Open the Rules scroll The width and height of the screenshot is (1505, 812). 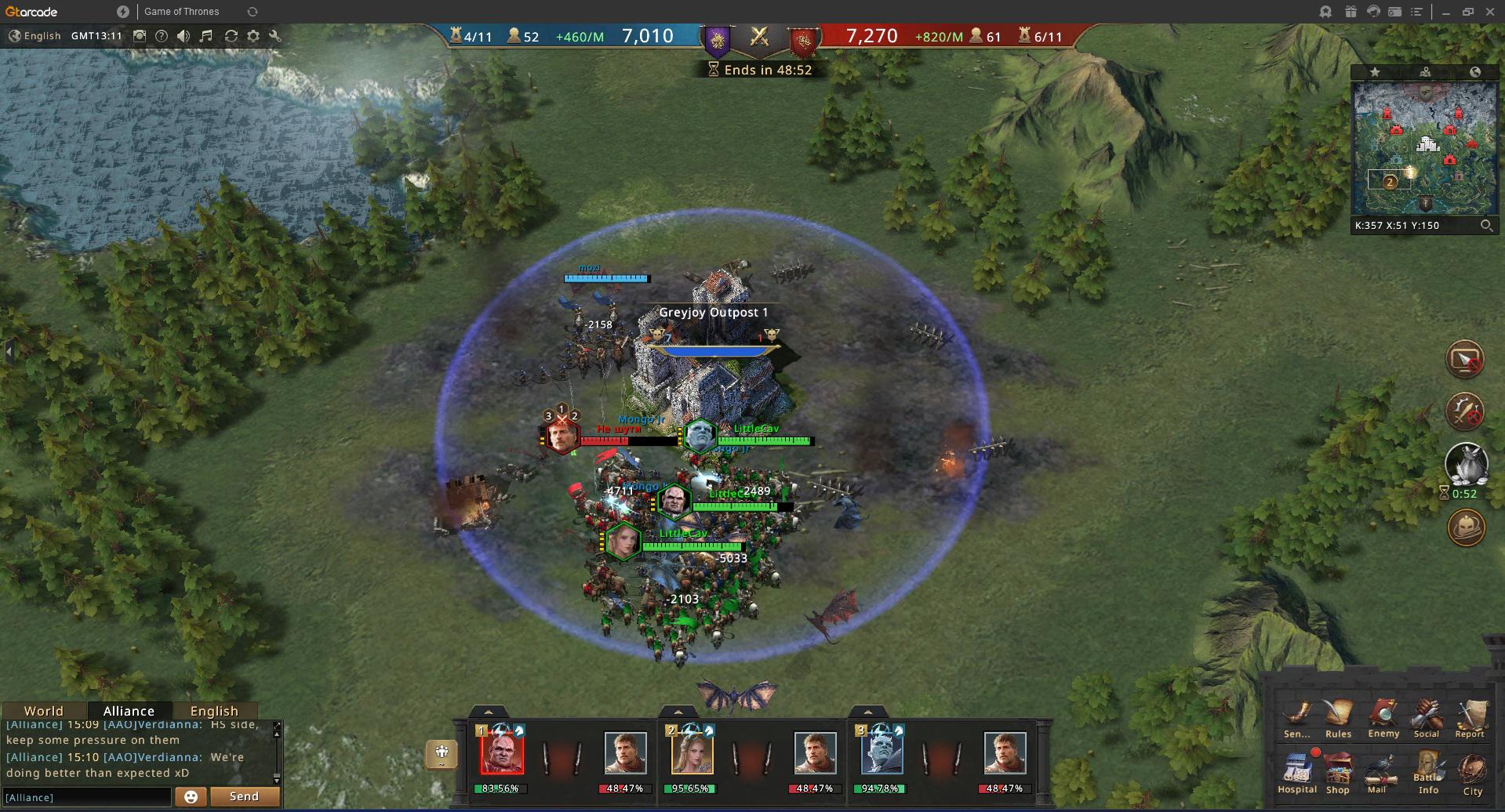point(1338,716)
